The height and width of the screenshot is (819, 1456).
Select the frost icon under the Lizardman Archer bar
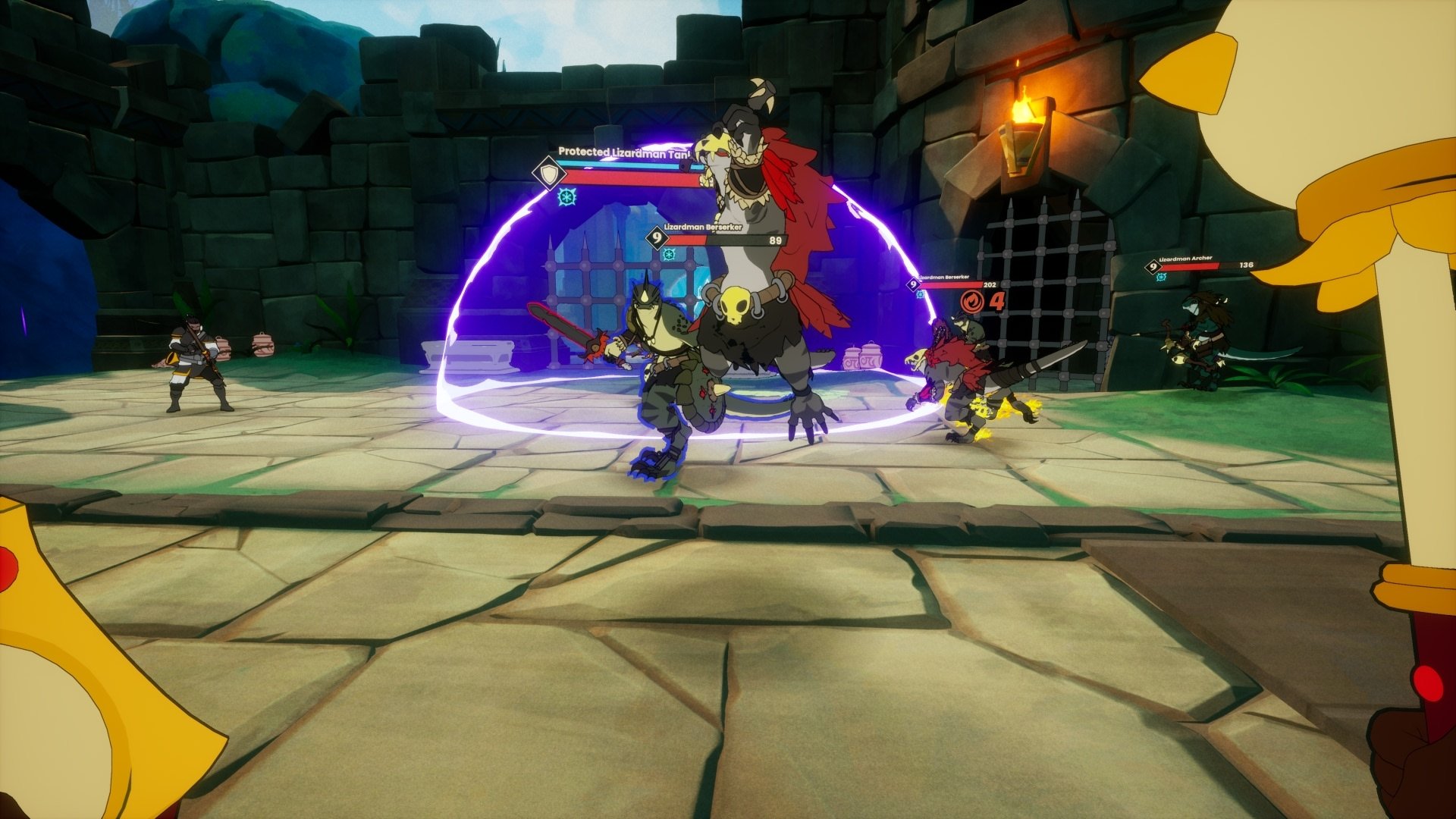coord(1161,277)
